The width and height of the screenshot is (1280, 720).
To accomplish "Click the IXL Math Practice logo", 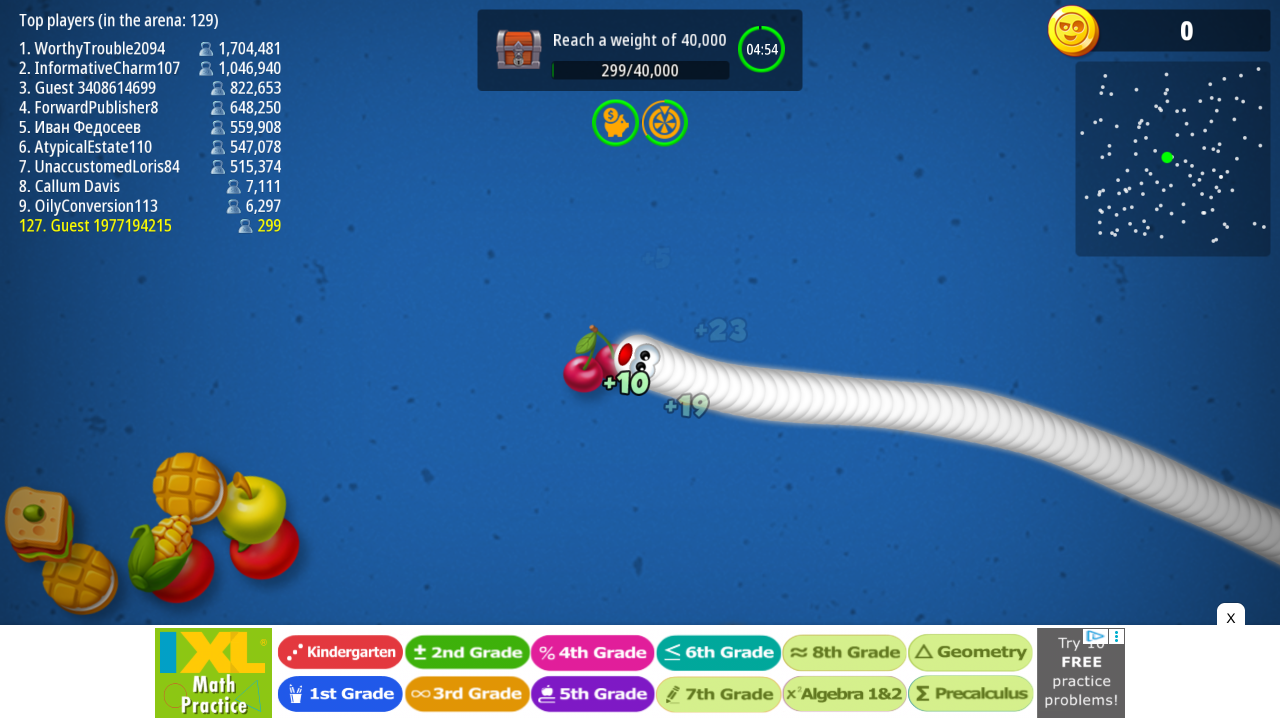I will pyautogui.click(x=213, y=672).
